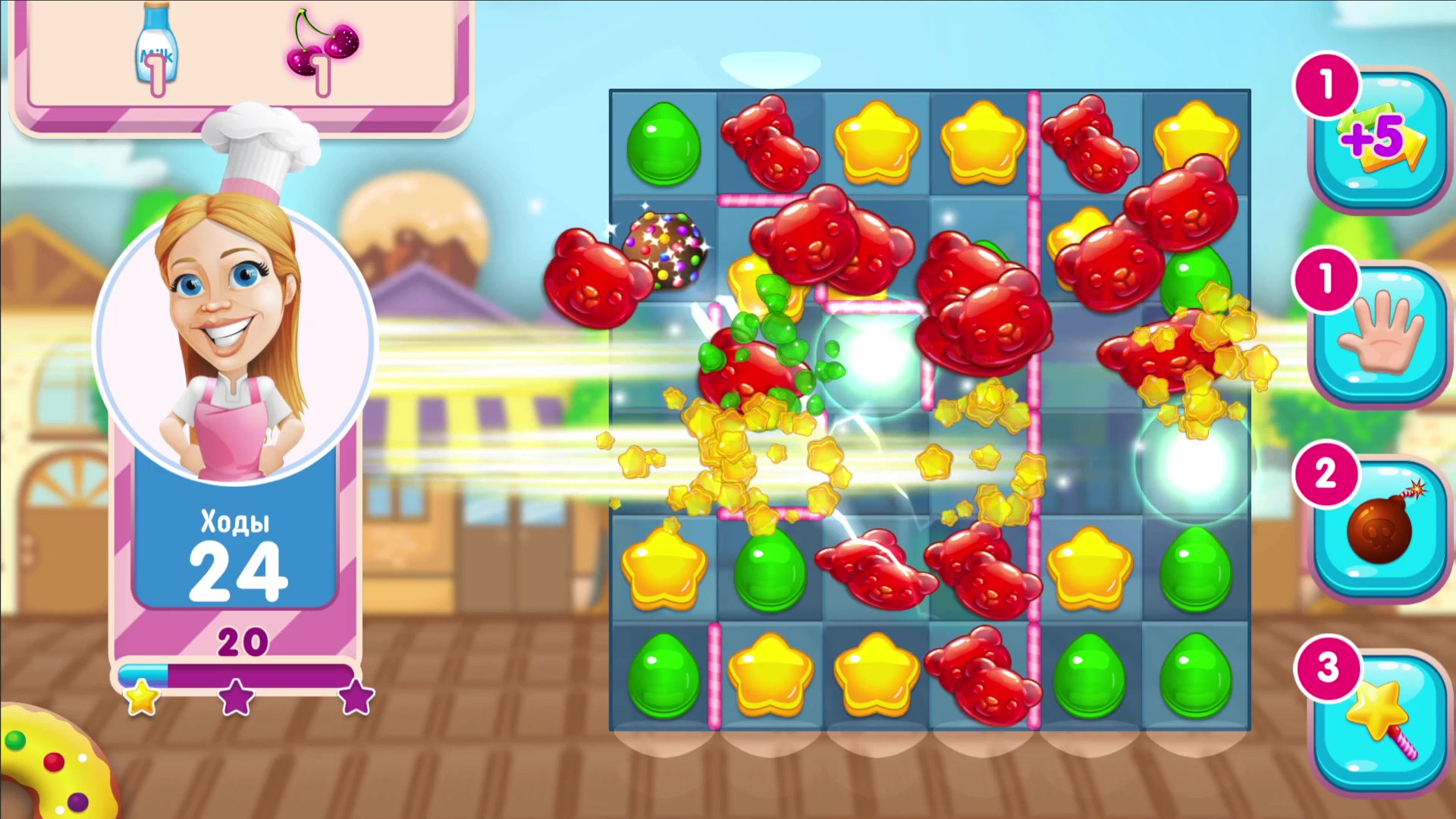Click the cherries goal icon
Image resolution: width=1456 pixels, height=819 pixels.
point(322,45)
